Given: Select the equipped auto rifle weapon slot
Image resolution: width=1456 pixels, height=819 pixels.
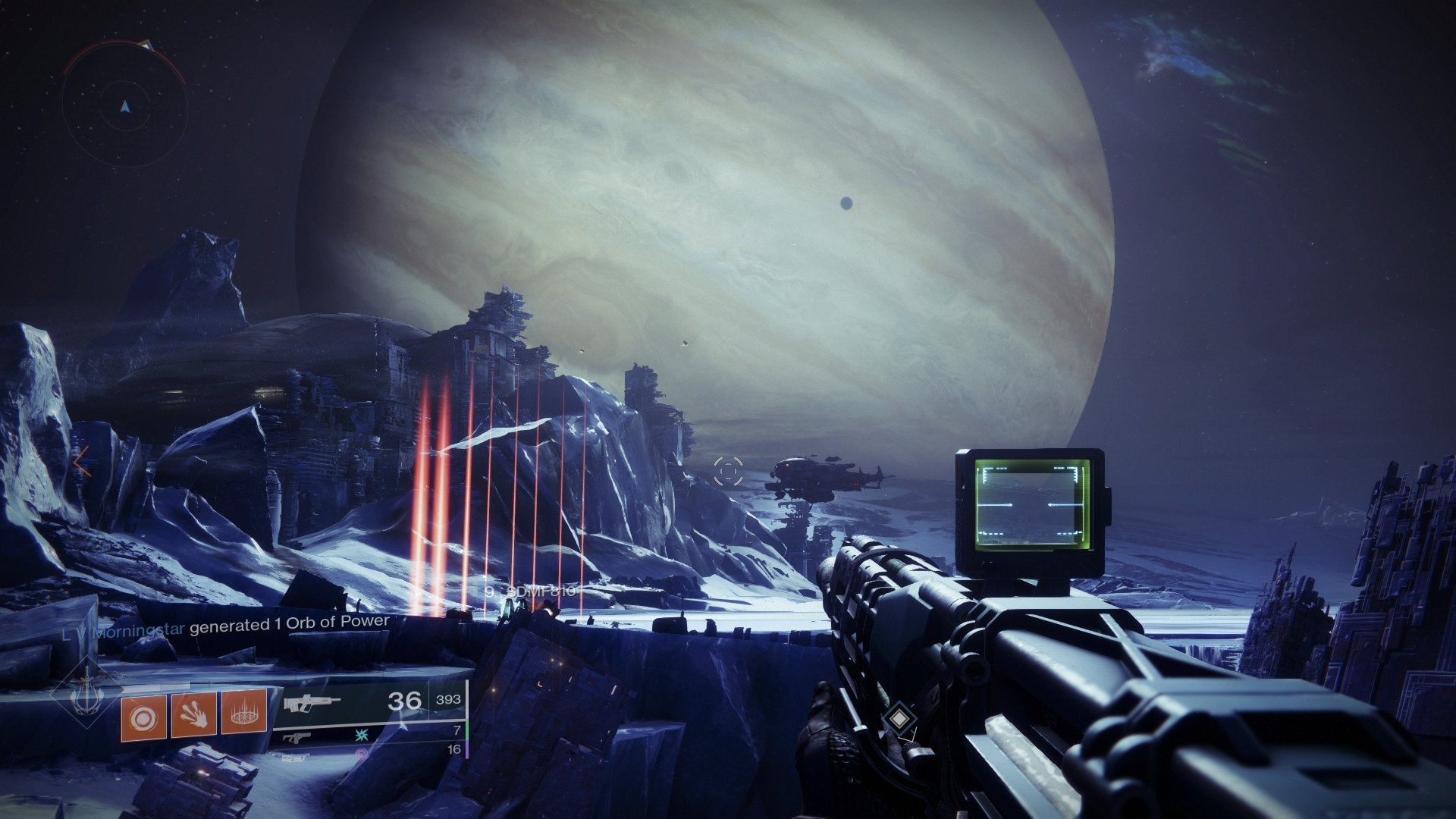Looking at the screenshot, I should 311,703.
